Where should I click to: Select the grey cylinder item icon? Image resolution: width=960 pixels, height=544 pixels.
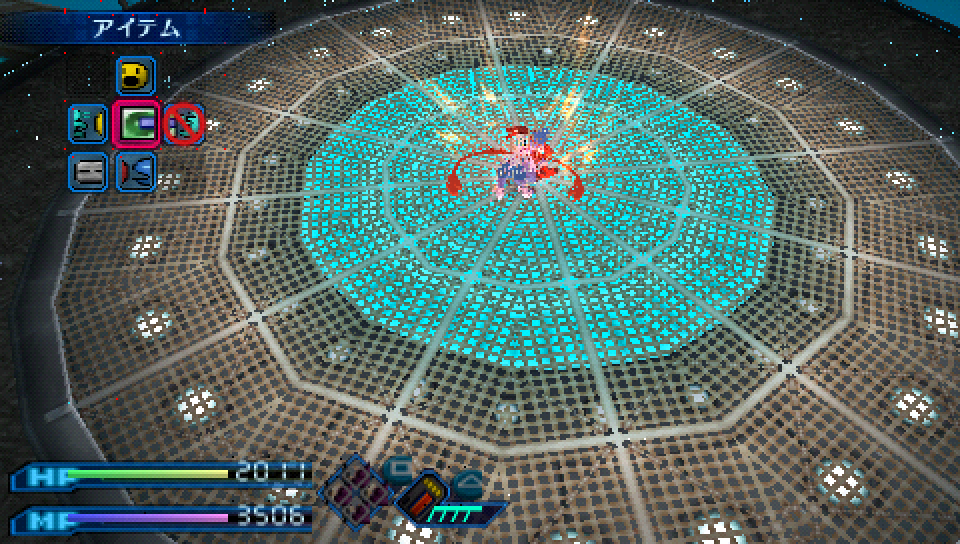click(87, 172)
